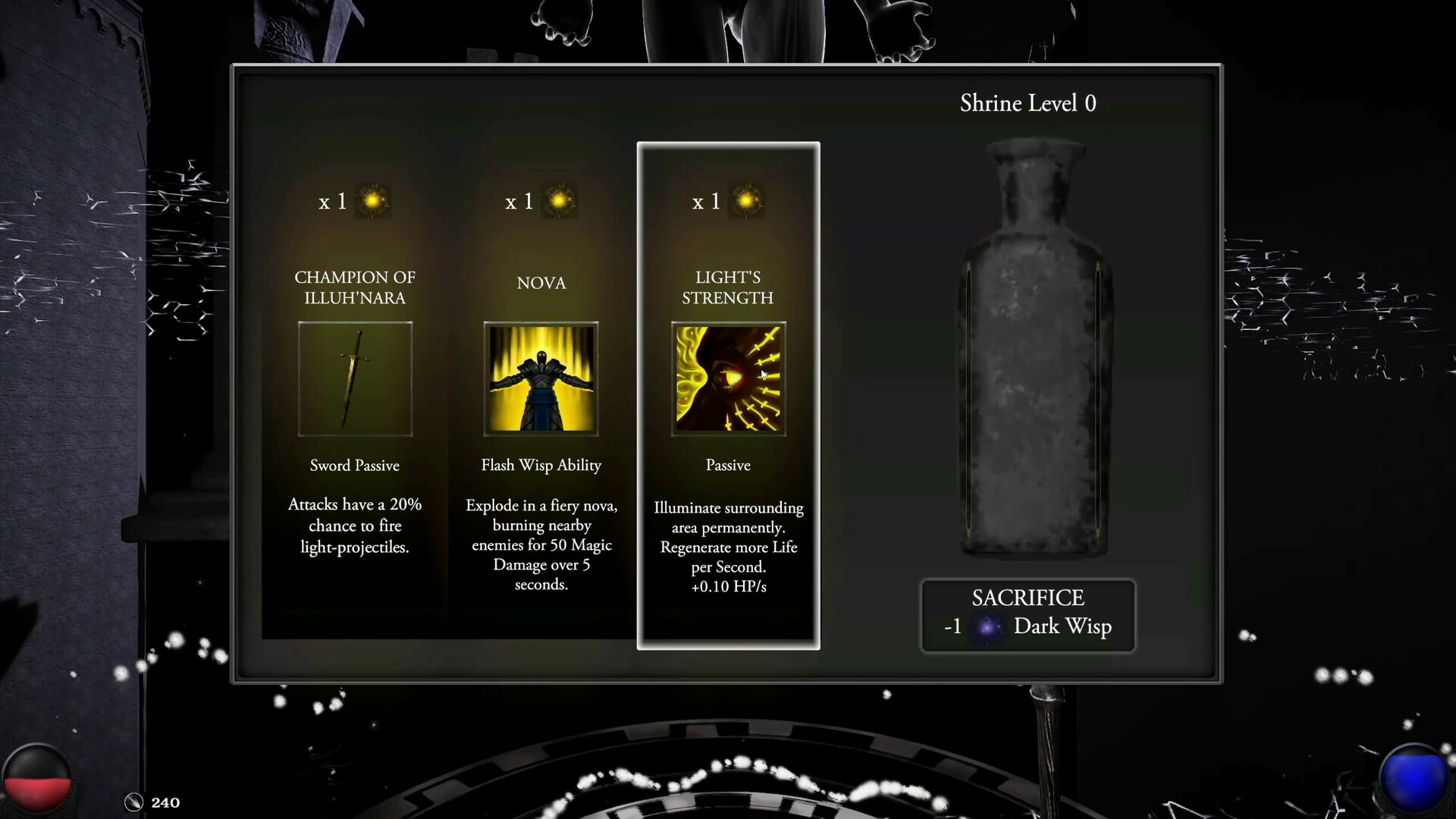Click the Dark Wisp orb in the Sacrifice button
1456x819 pixels.
(990, 627)
